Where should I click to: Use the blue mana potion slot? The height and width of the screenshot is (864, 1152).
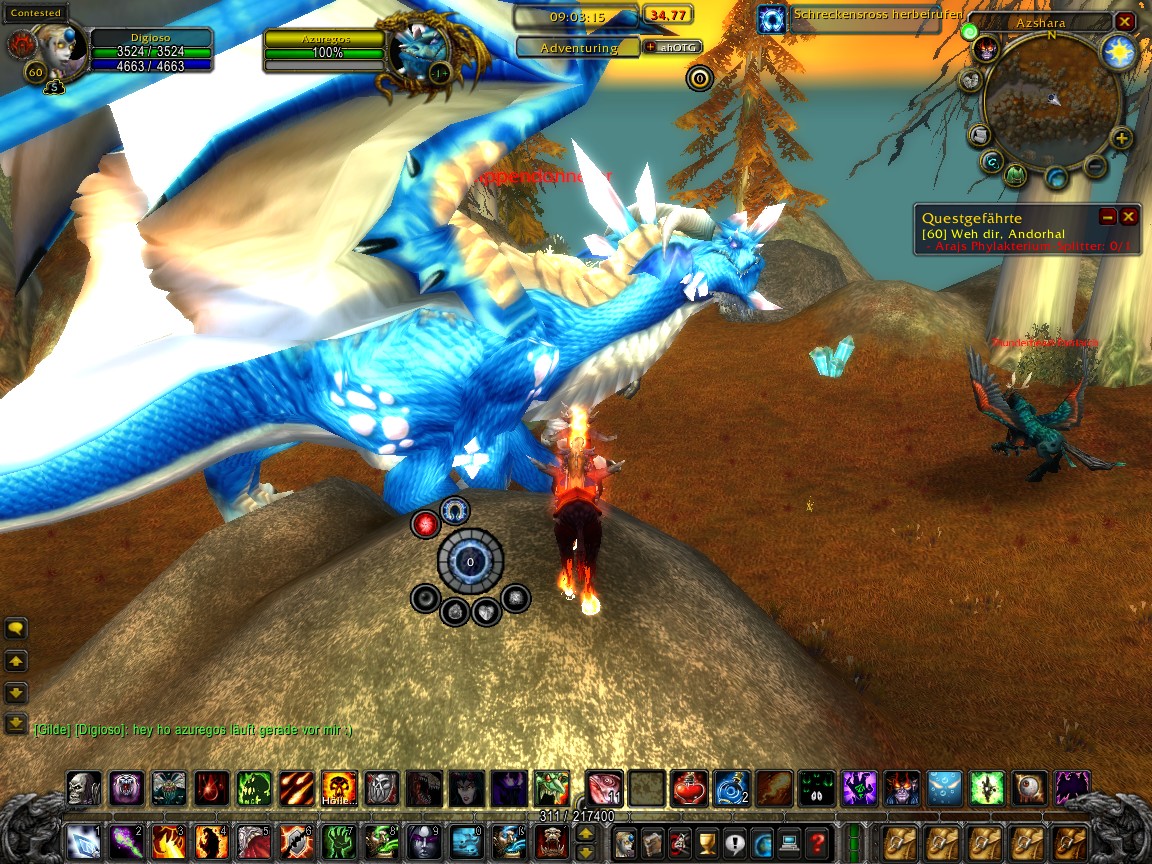tap(730, 788)
